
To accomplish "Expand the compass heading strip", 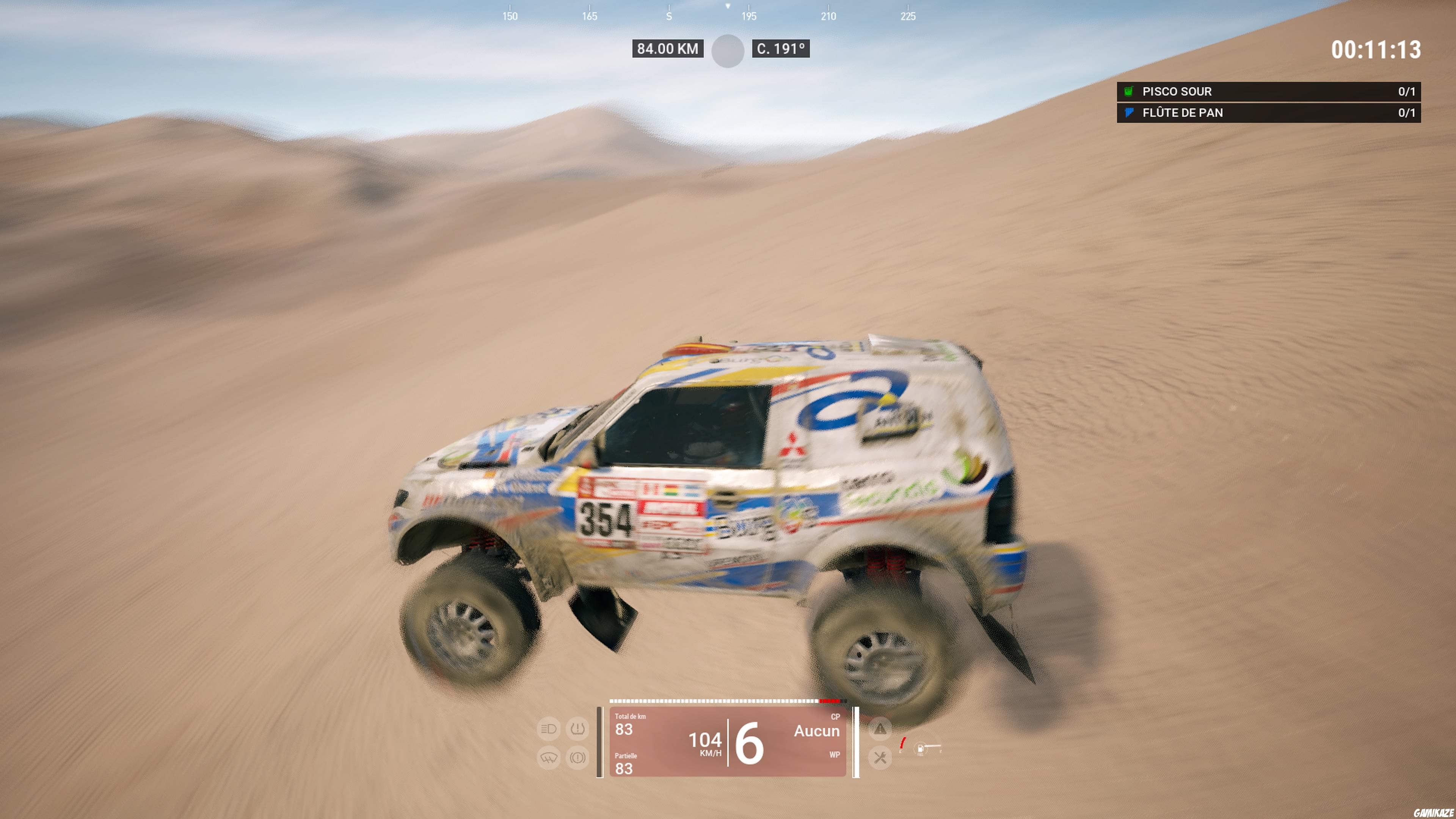I will pos(728,14).
